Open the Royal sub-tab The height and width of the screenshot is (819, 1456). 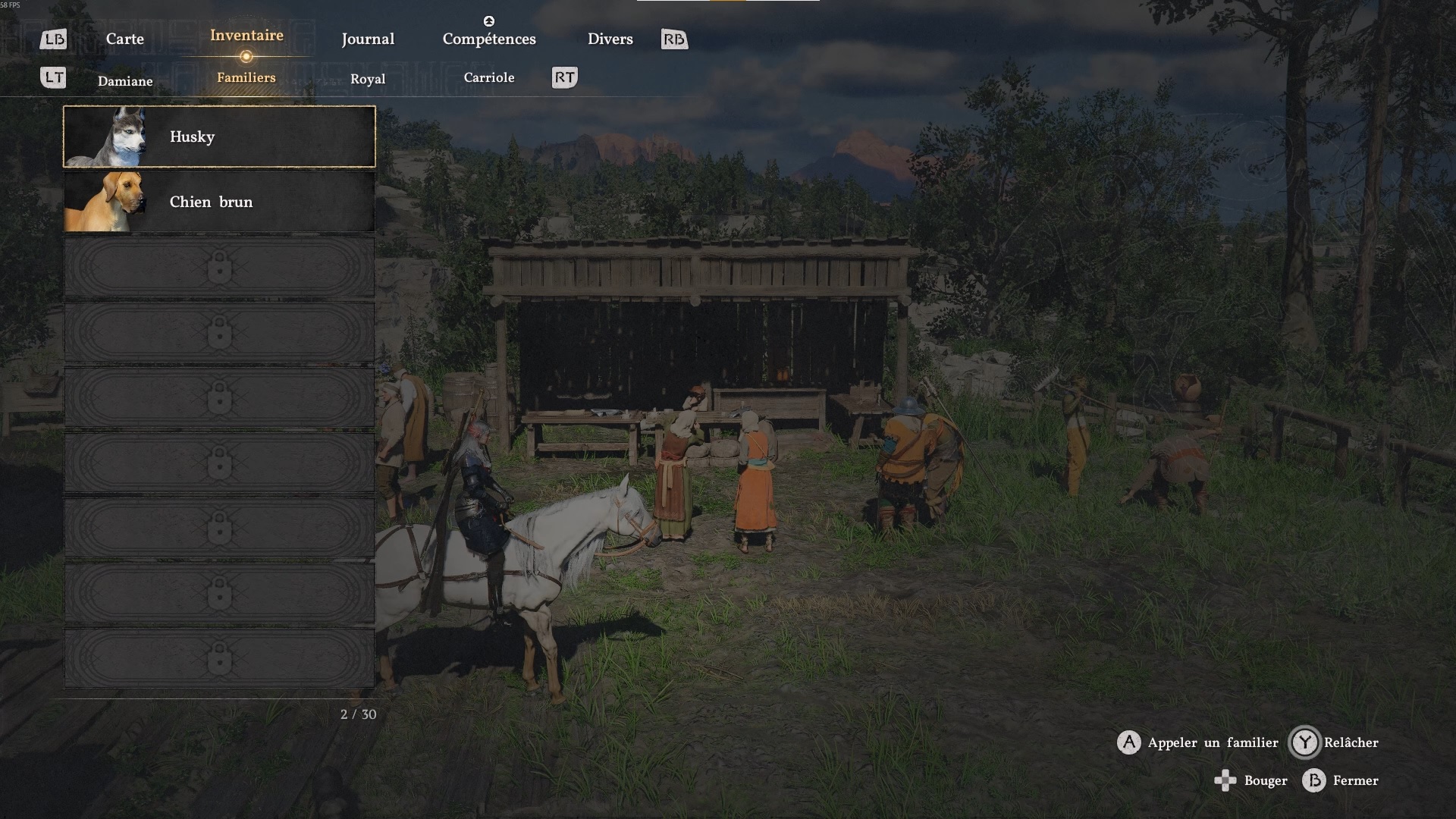(368, 79)
